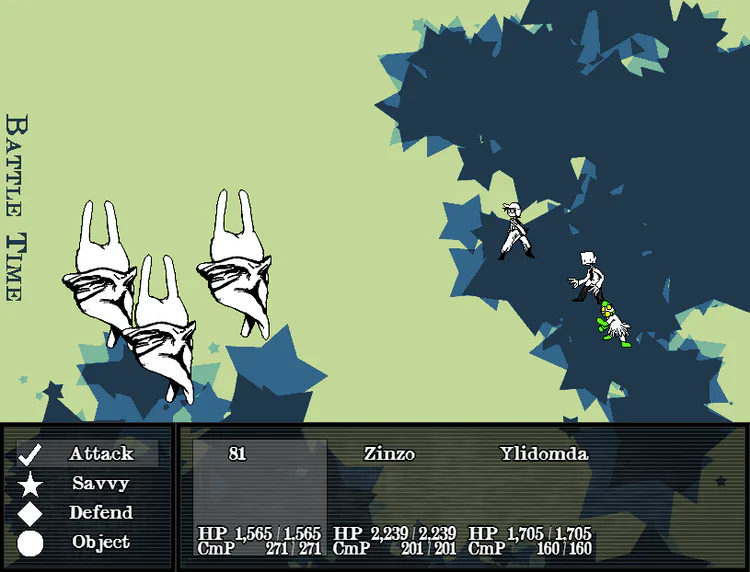
Task: Select the Attack command
Action: click(88, 454)
